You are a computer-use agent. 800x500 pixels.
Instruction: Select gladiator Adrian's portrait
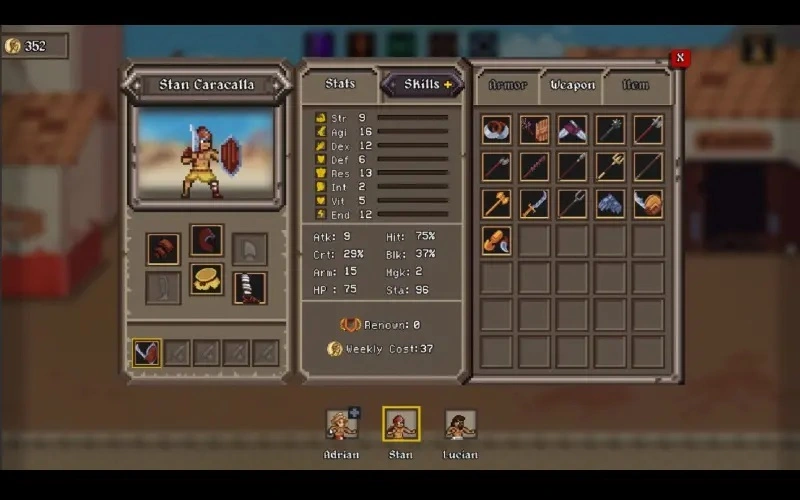[x=342, y=424]
